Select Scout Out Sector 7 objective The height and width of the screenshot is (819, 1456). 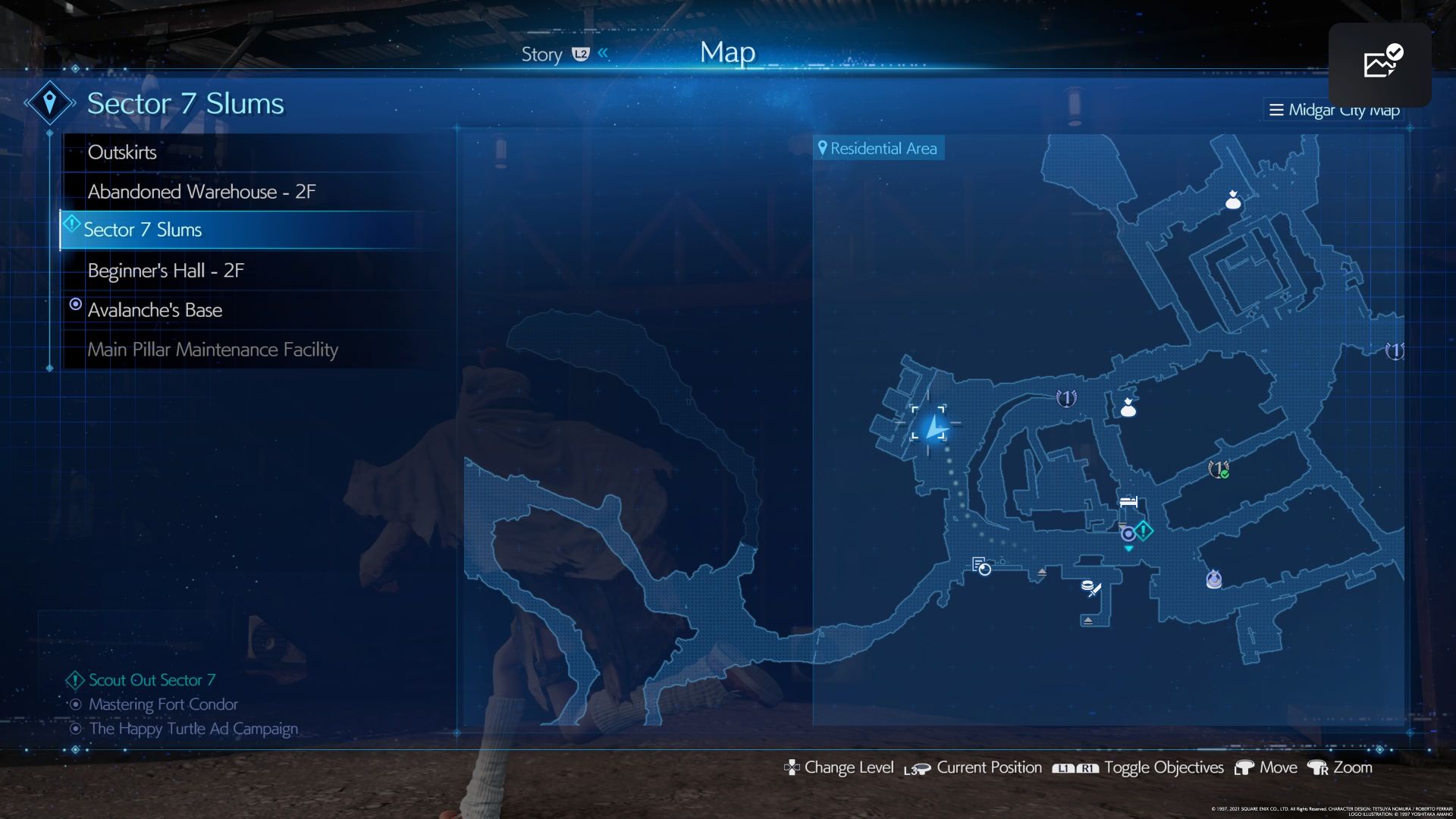(x=152, y=680)
